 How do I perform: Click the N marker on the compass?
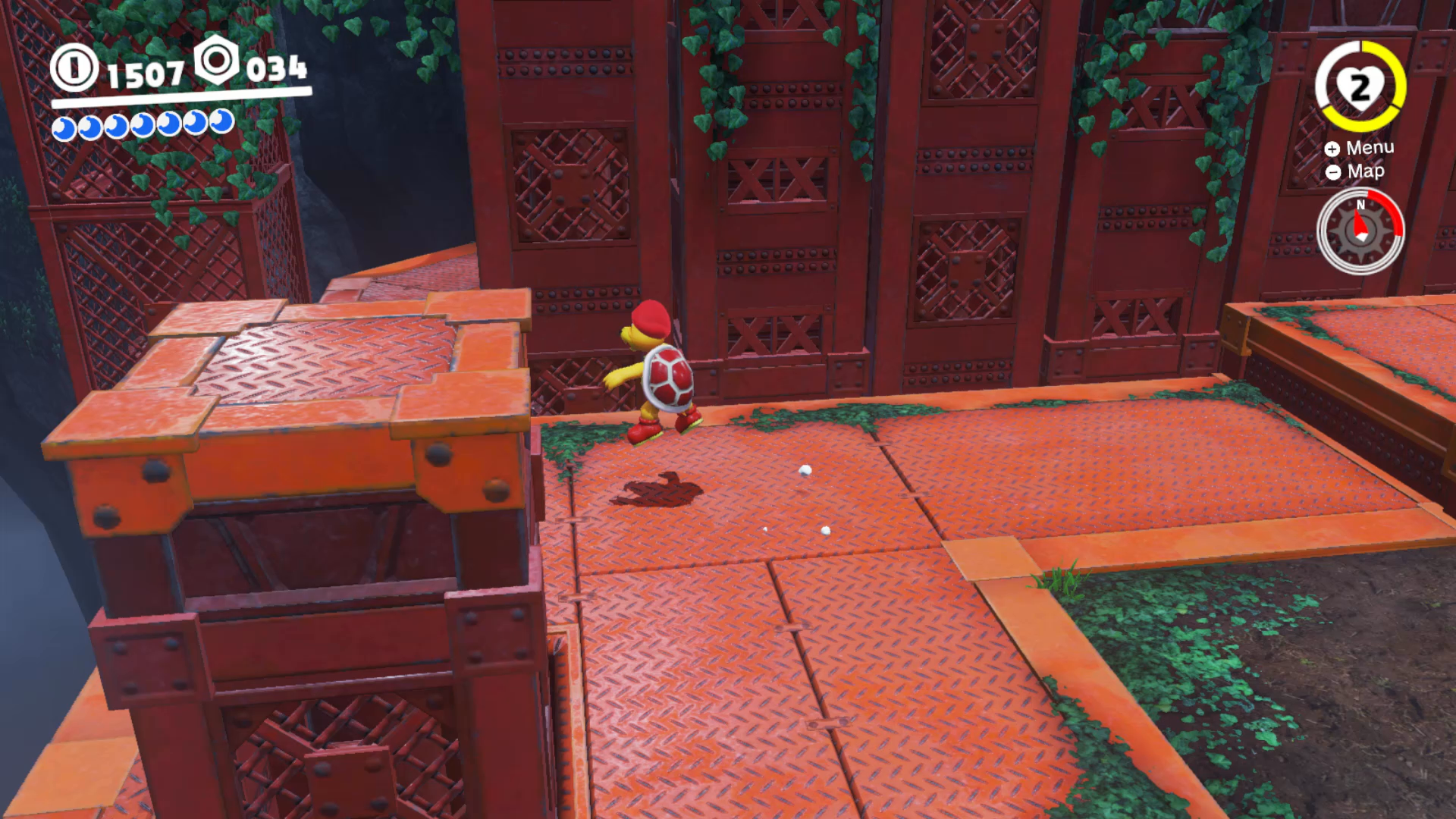click(1362, 206)
